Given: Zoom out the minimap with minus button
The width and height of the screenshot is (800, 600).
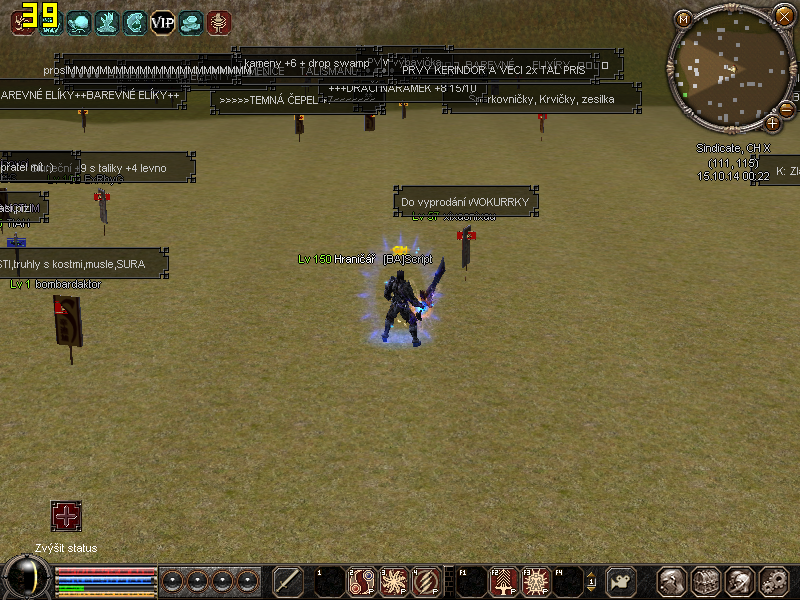Looking at the screenshot, I should 785,109.
